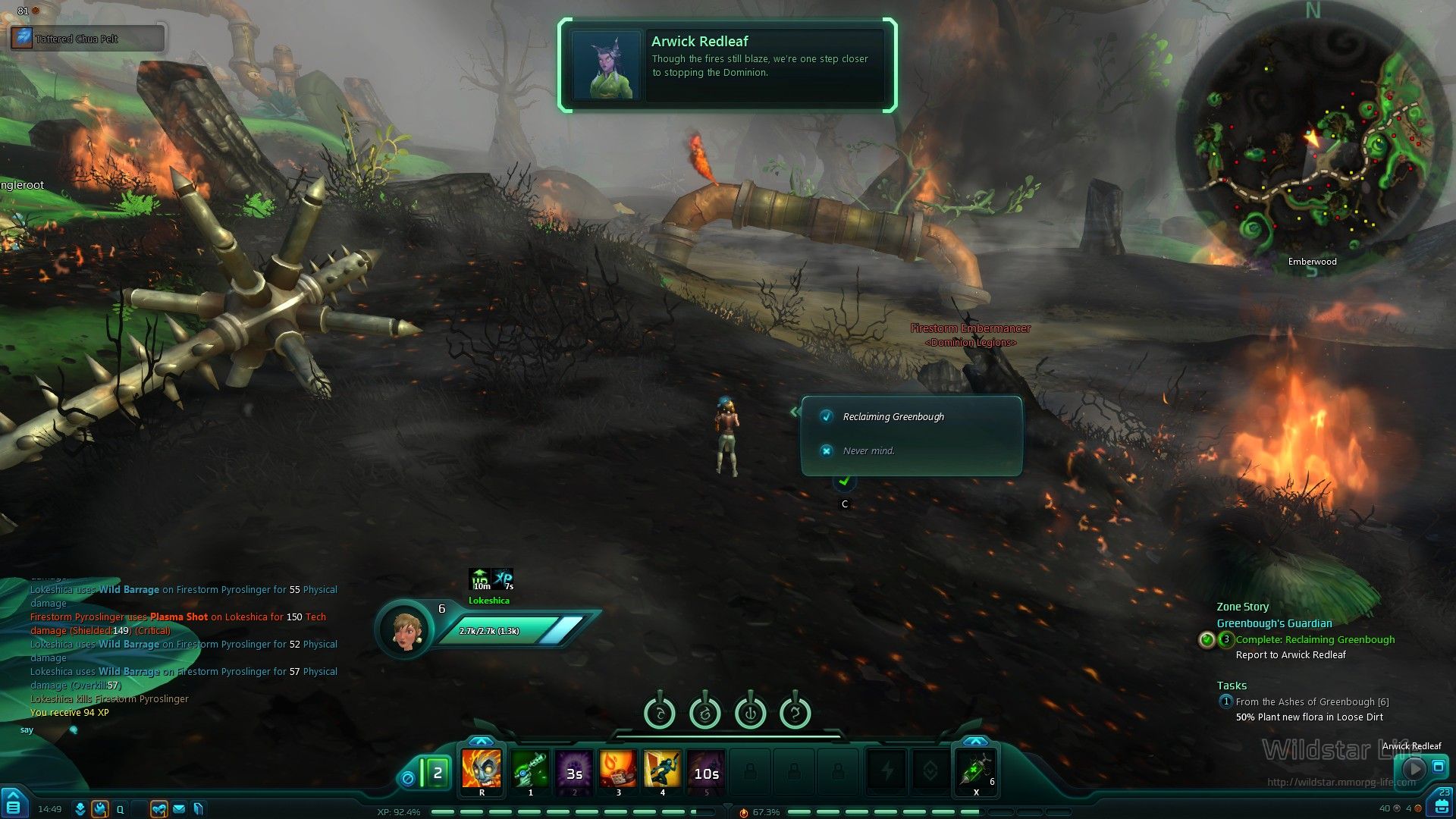Select the From the Ashes of Greenbough task
This screenshot has width=1456, height=819.
[1312, 702]
